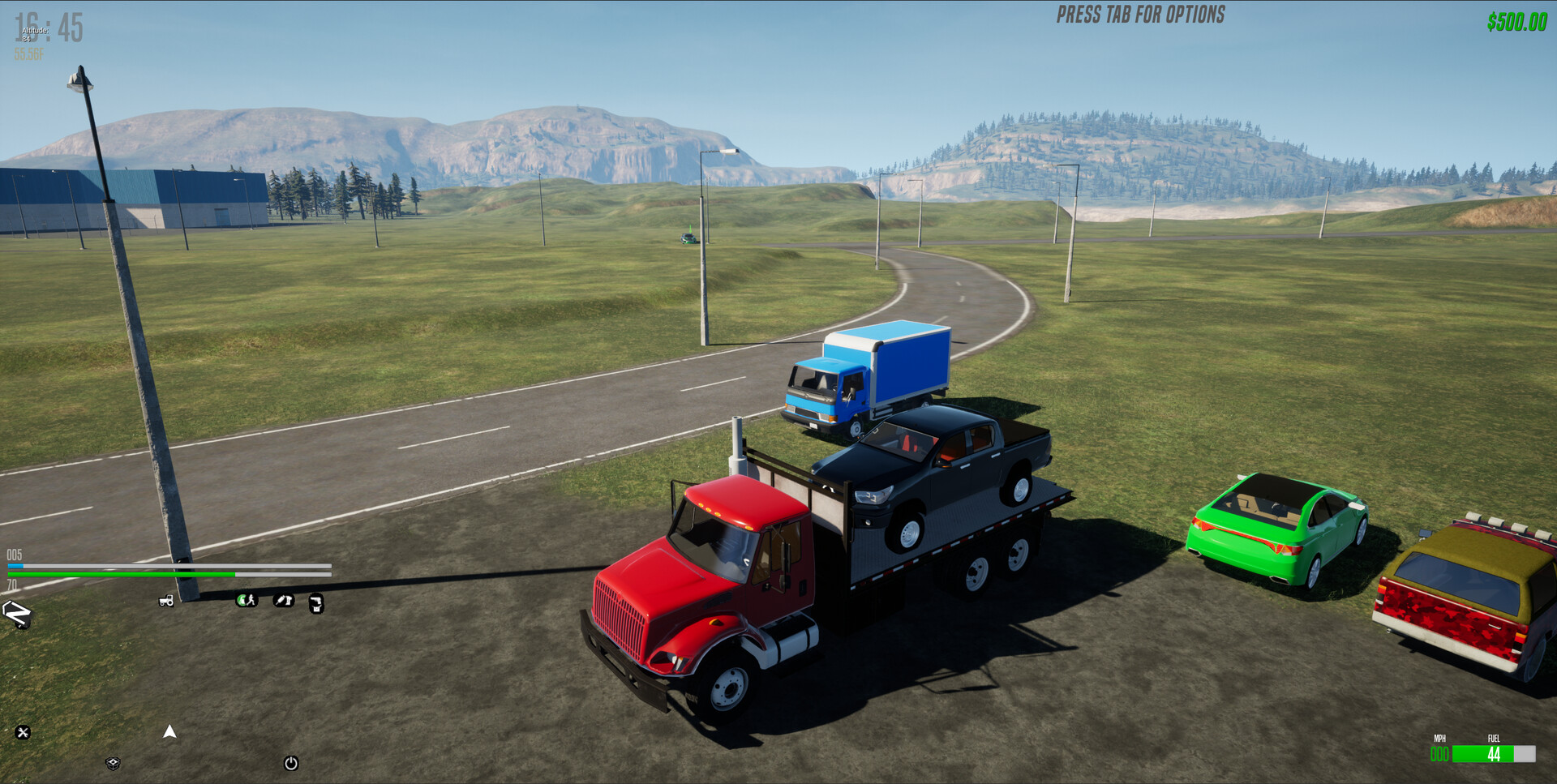Open the tractor vehicle icon
The height and width of the screenshot is (784, 1557).
click(x=166, y=601)
